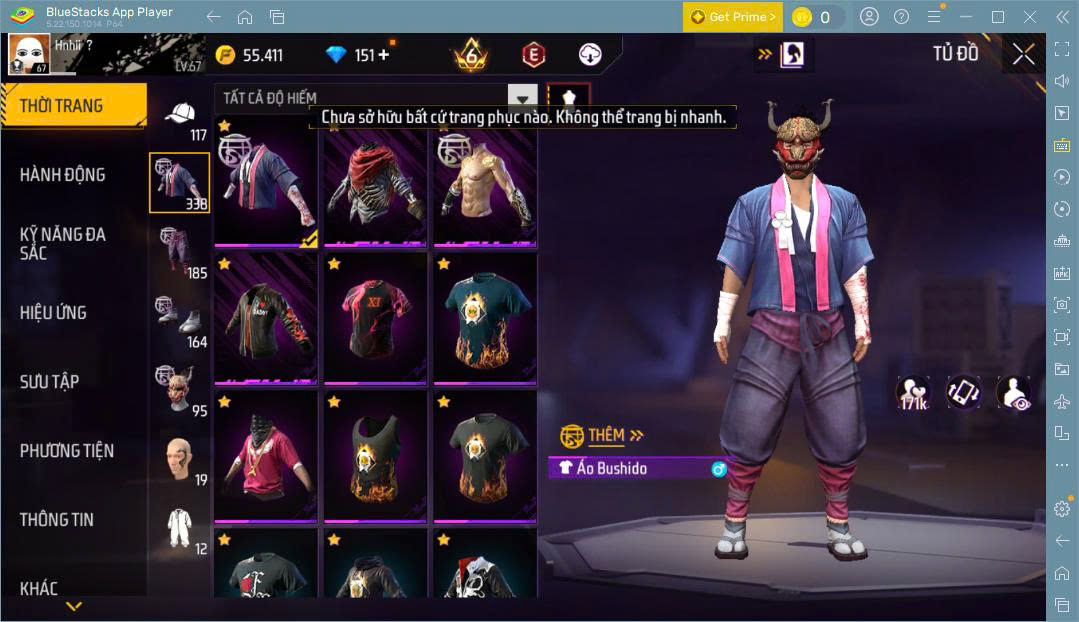Go to the Sưu Tập tab
This screenshot has width=1079, height=622.
pos(50,382)
